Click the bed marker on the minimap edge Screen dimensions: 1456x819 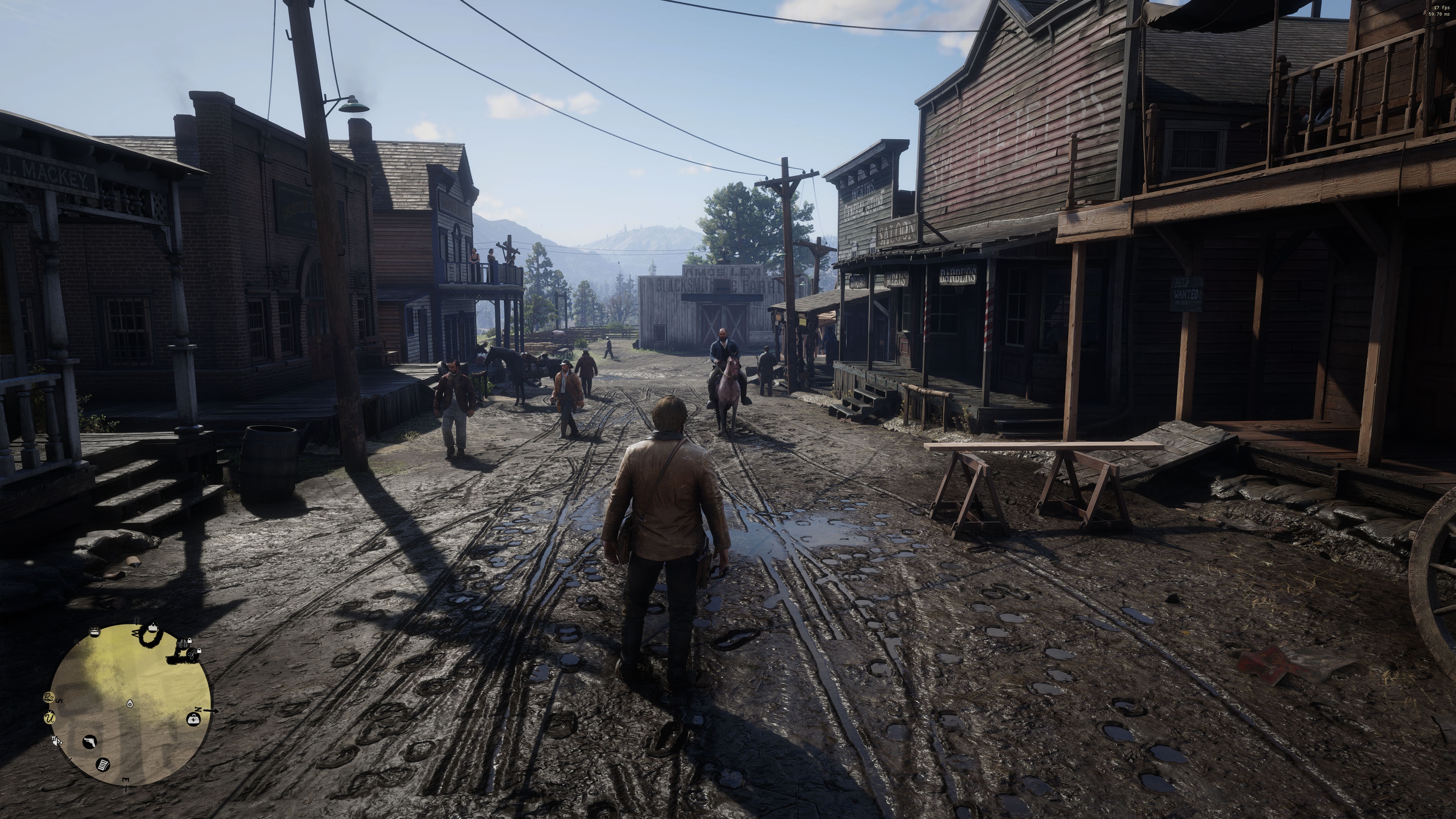click(x=94, y=632)
